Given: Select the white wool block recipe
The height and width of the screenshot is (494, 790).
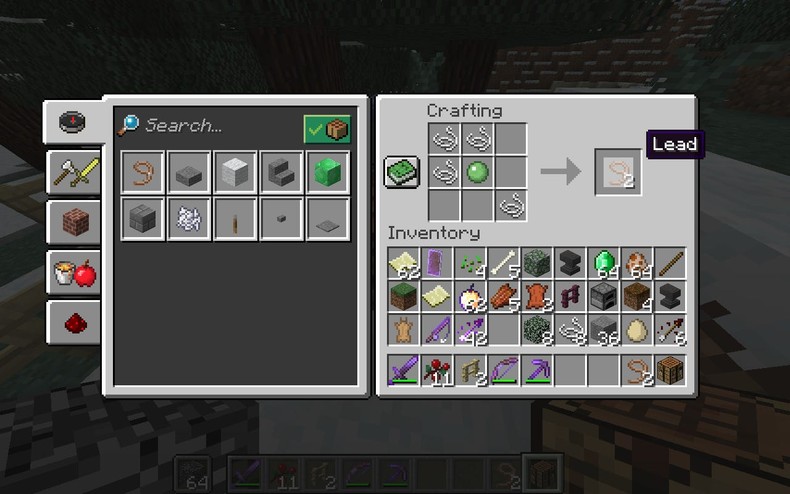Looking at the screenshot, I should click(235, 172).
